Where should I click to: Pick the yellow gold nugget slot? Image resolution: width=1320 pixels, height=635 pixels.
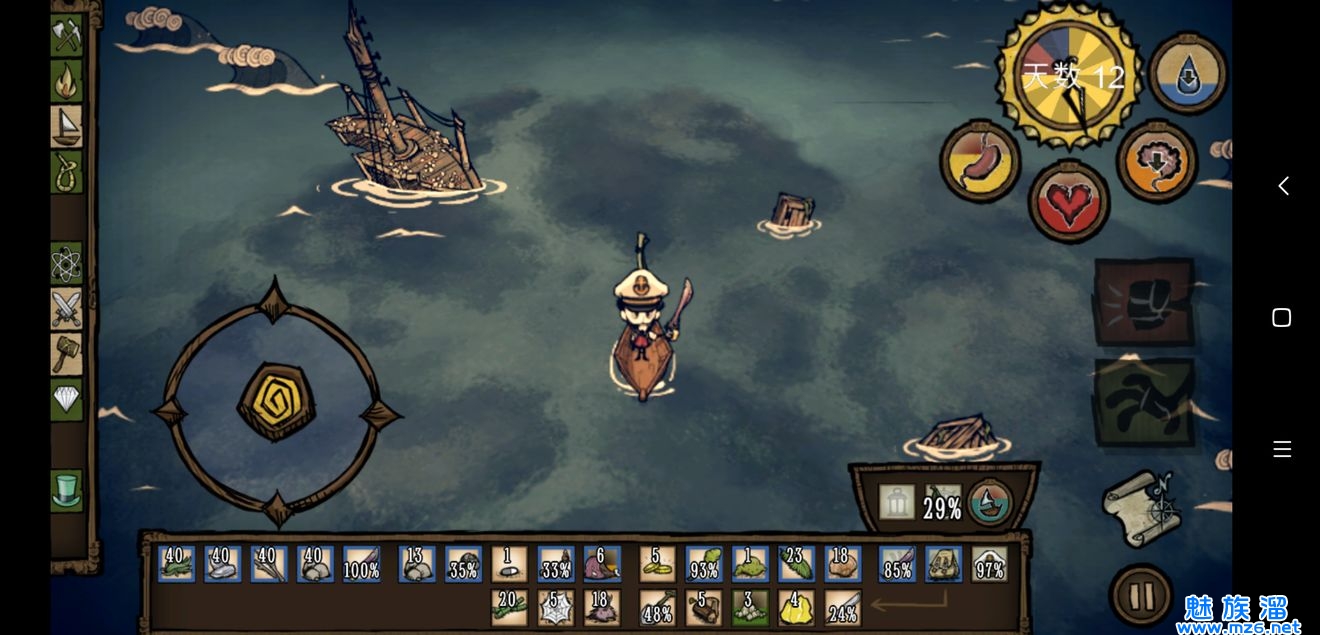click(795, 608)
